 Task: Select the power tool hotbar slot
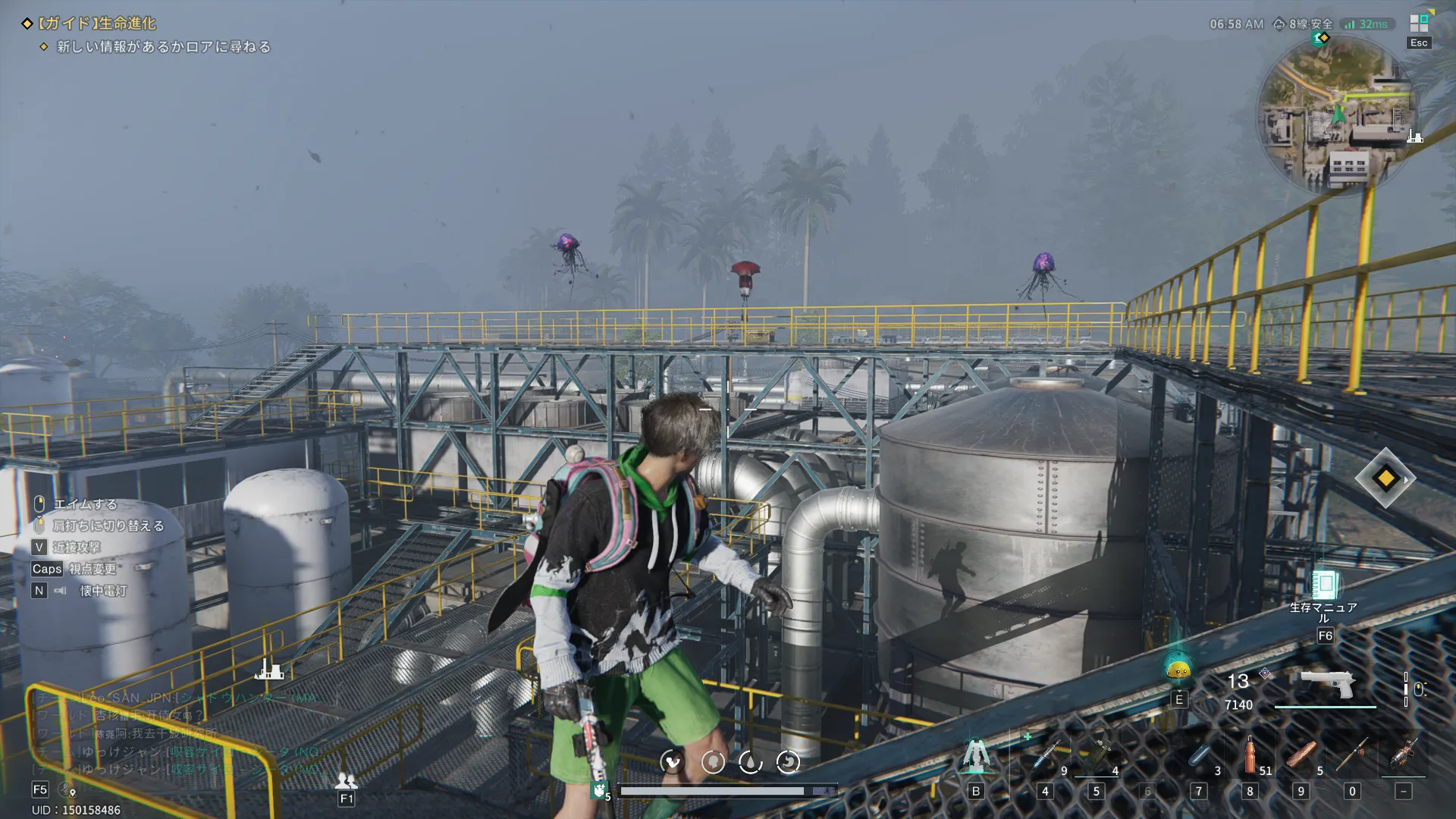1404,755
